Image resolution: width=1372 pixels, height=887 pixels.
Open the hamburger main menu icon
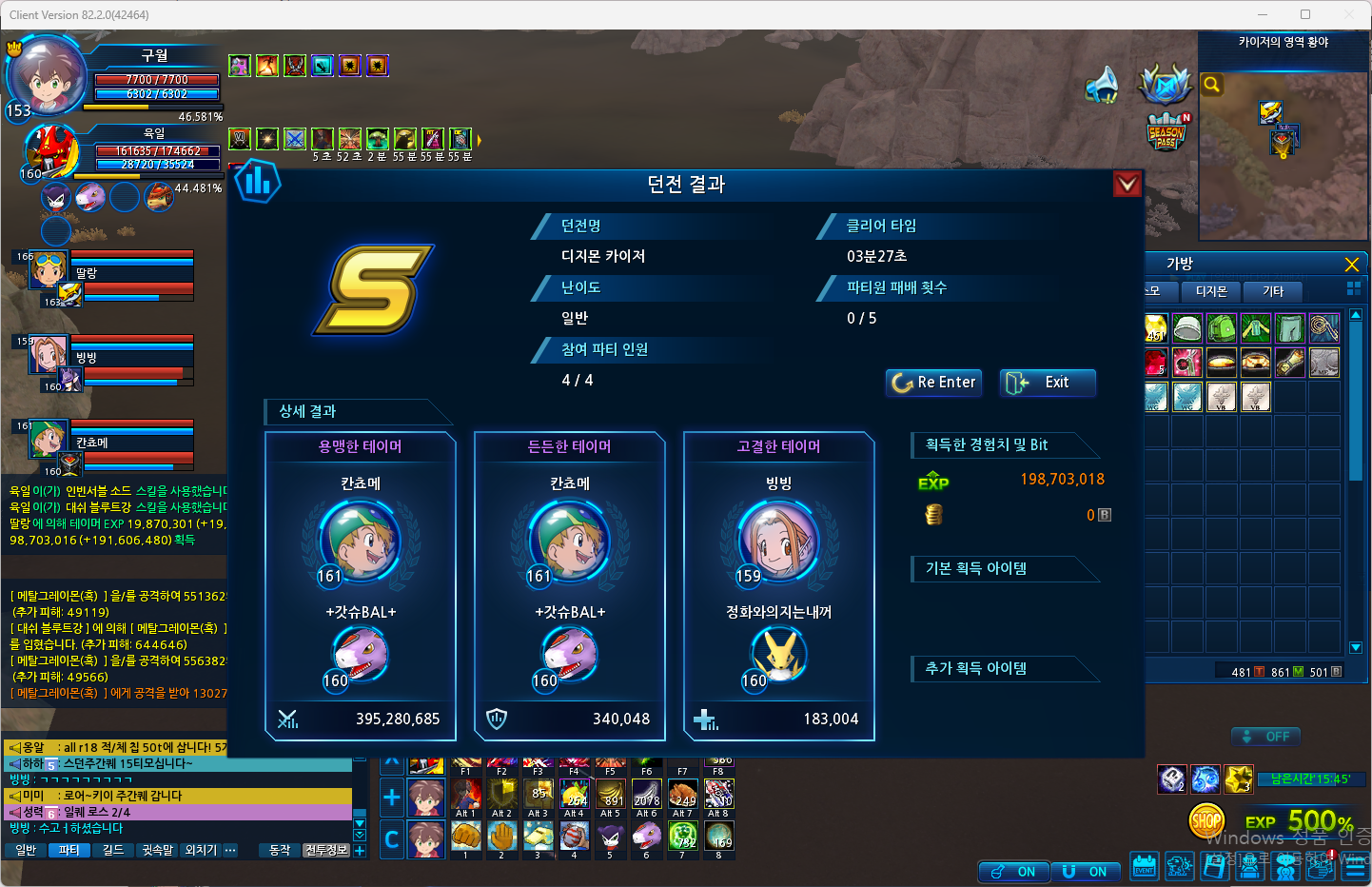(x=1355, y=867)
